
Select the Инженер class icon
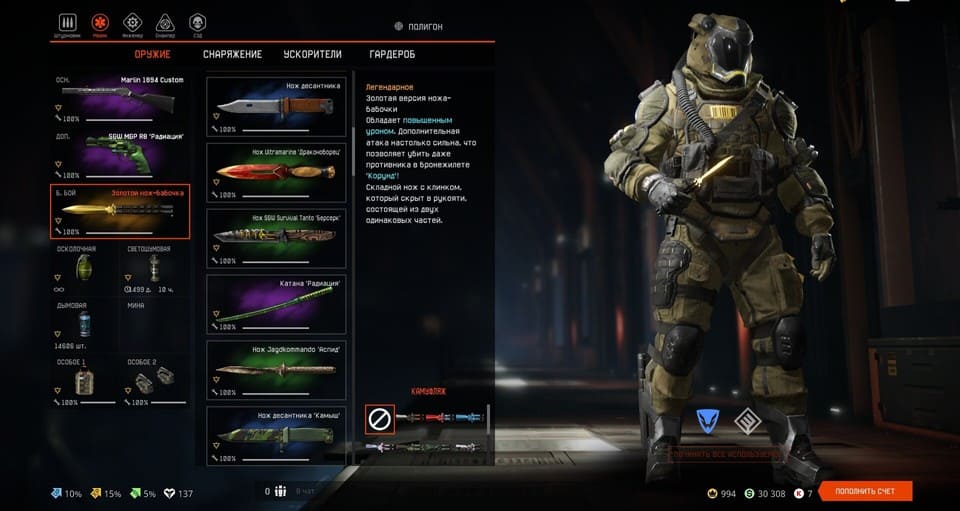(x=132, y=23)
